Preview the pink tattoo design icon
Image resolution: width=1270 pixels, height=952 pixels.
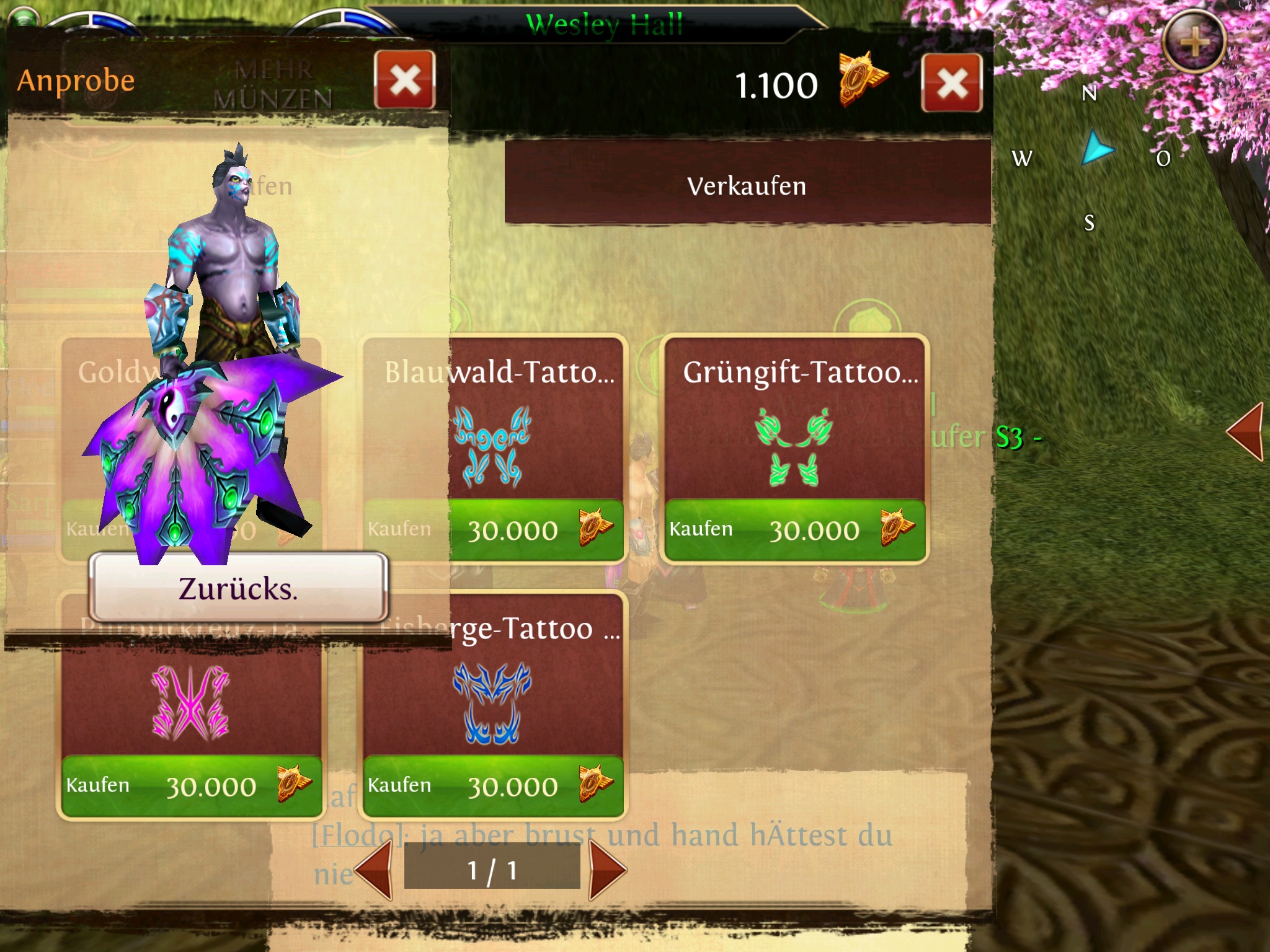[191, 703]
